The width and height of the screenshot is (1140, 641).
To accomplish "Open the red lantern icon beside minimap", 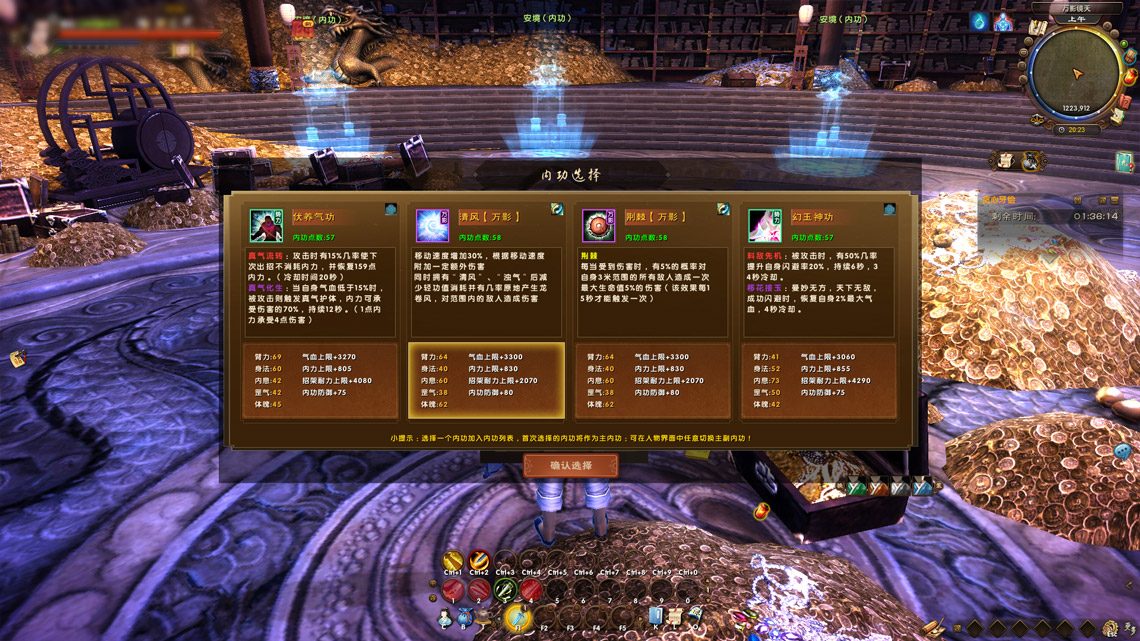I will (x=1130, y=76).
